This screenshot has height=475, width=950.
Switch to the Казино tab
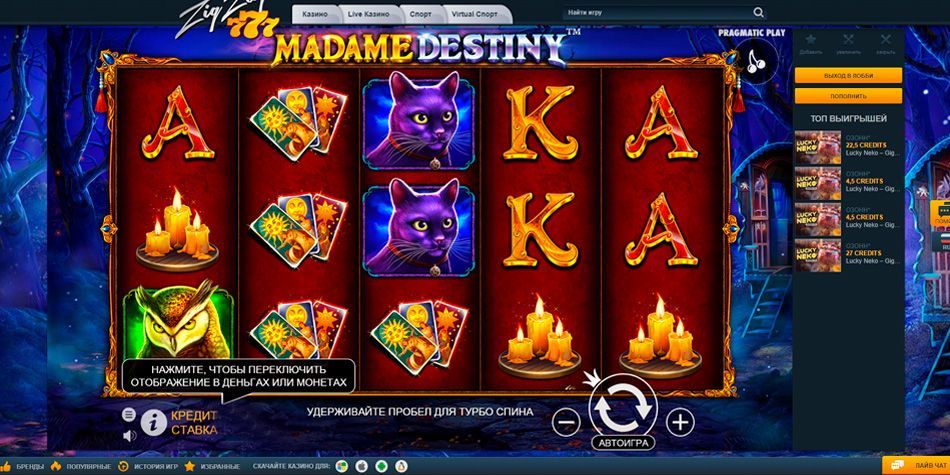pyautogui.click(x=315, y=14)
